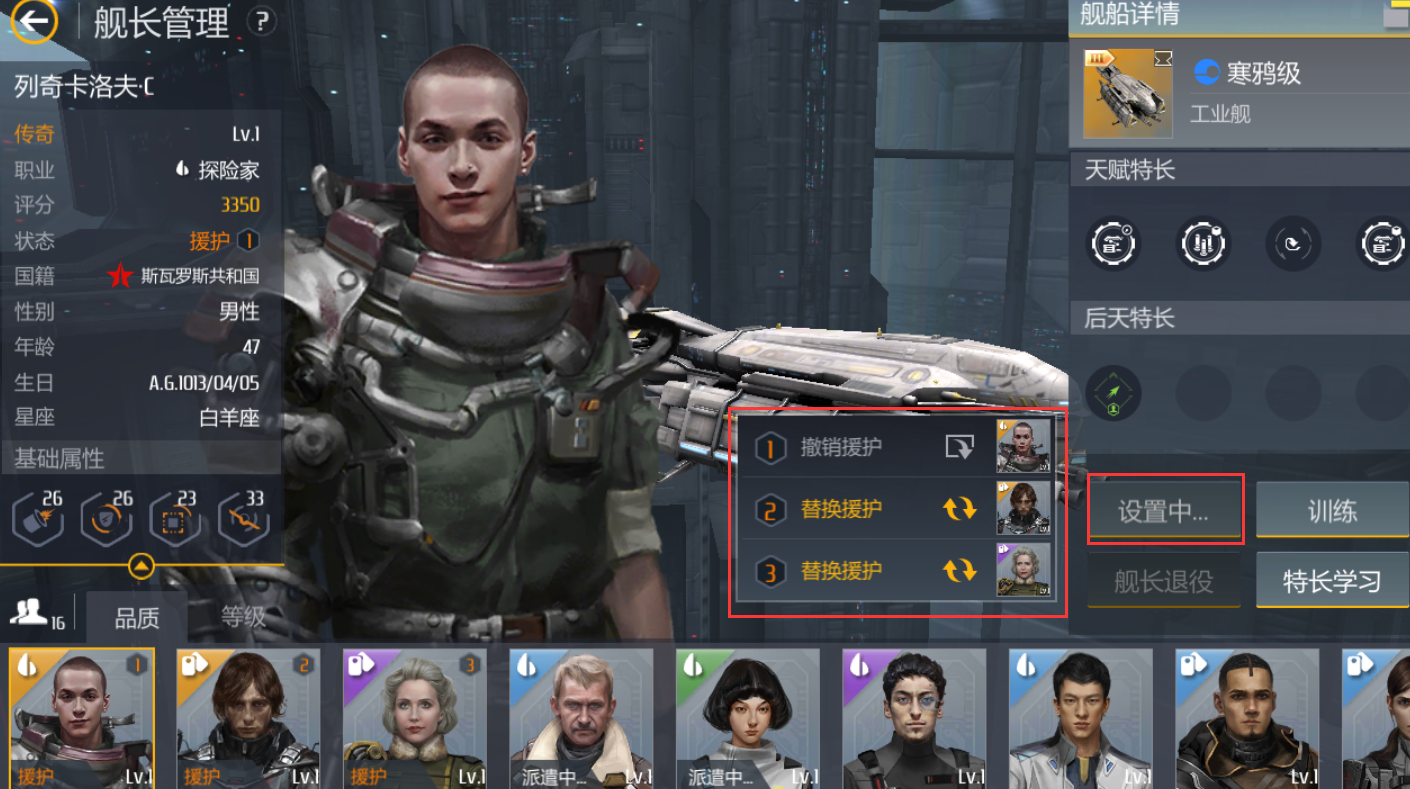Collapse the attributes panel with the arrow toggle
Viewport: 1410px width, 789px height.
[x=142, y=567]
